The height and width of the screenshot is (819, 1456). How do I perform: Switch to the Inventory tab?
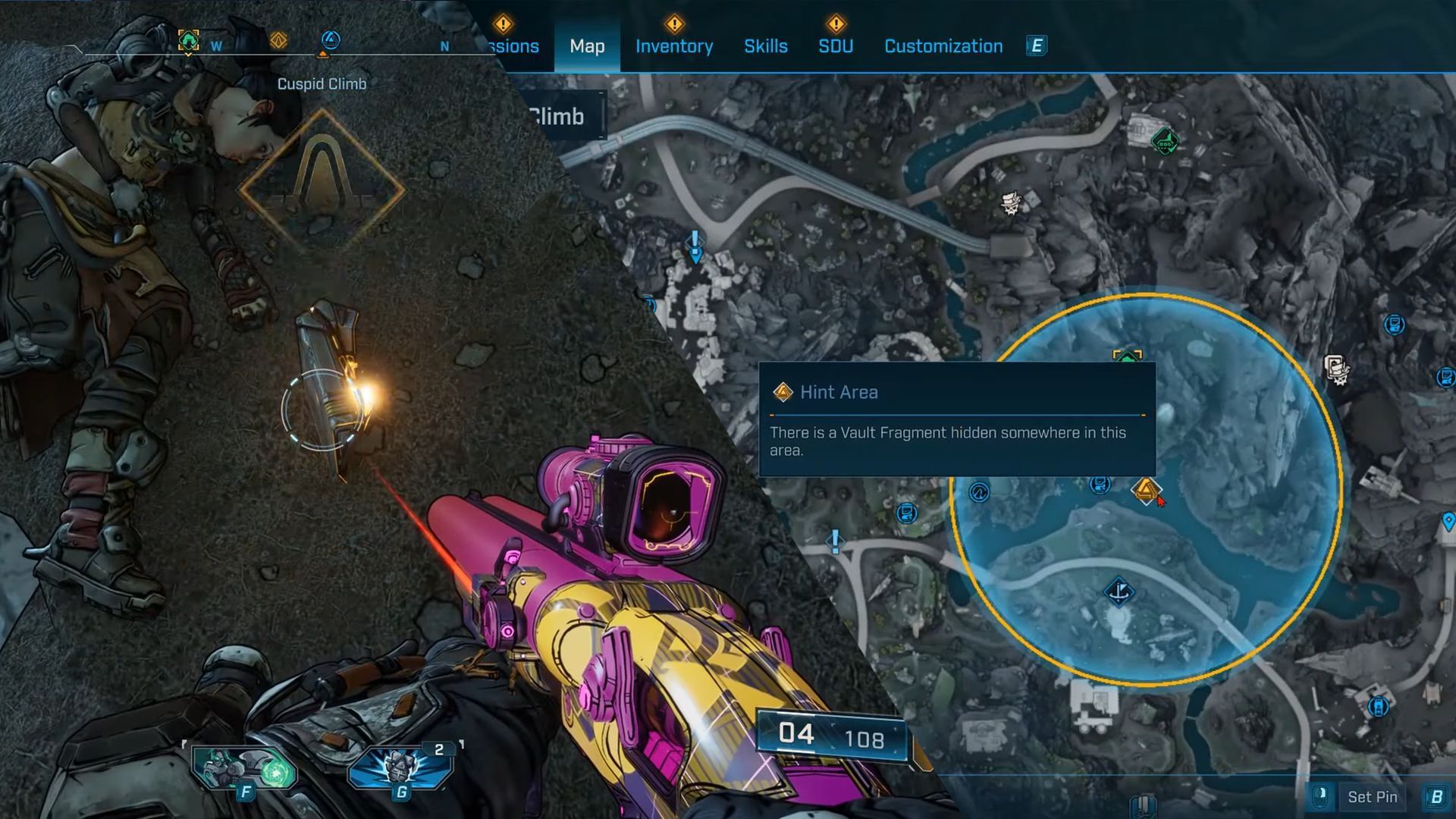tap(673, 46)
